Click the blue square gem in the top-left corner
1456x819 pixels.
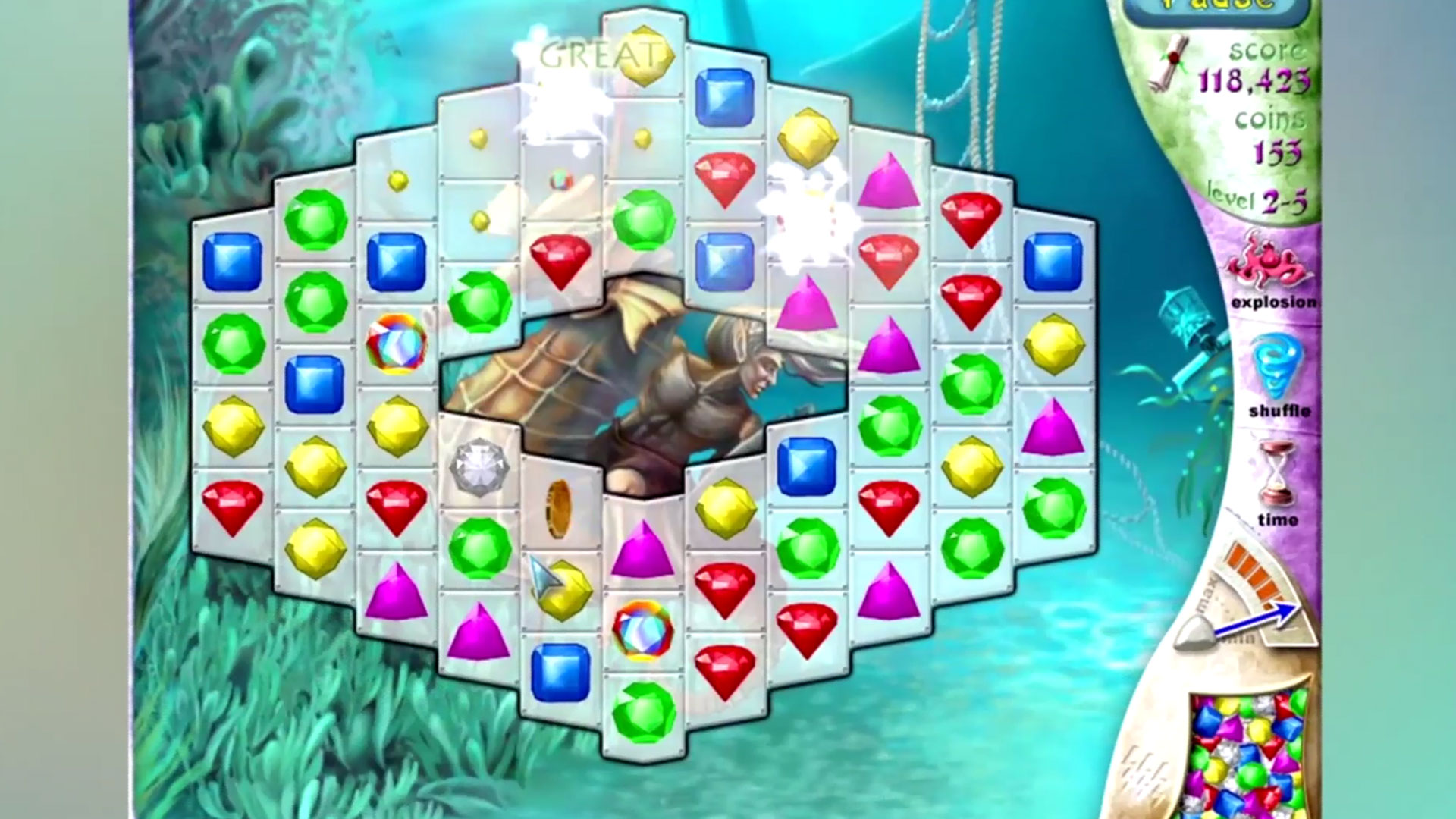pos(231,261)
